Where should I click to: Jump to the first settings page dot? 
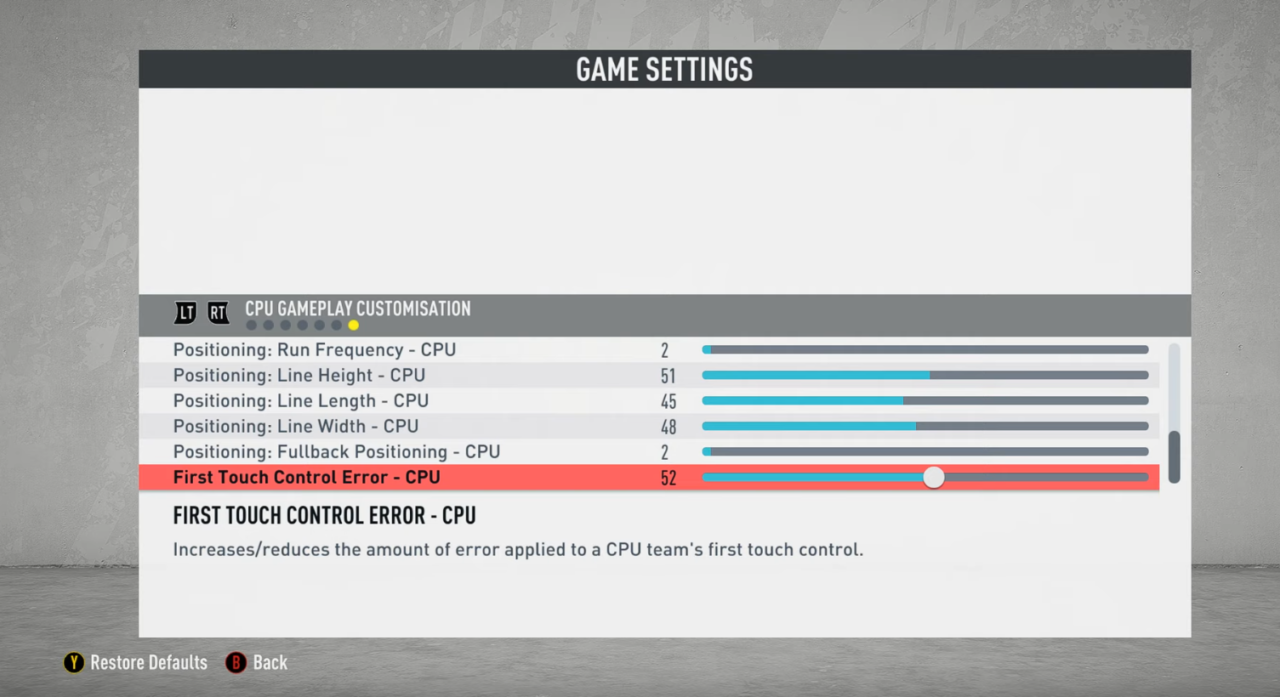251,325
